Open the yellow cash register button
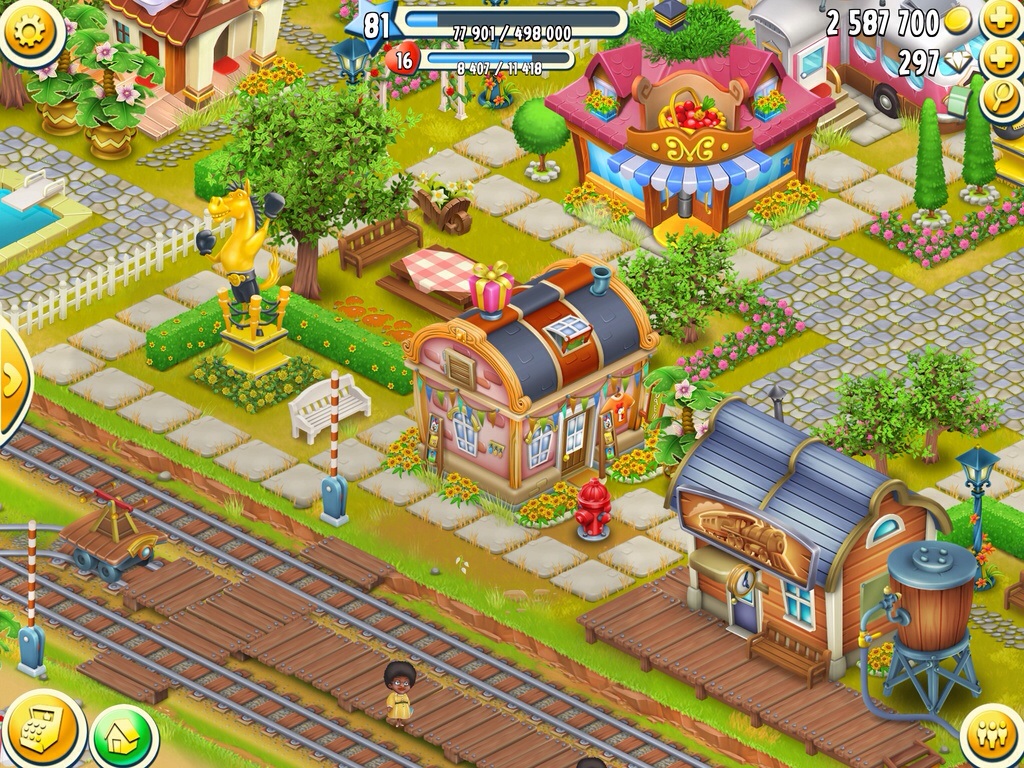 44,732
